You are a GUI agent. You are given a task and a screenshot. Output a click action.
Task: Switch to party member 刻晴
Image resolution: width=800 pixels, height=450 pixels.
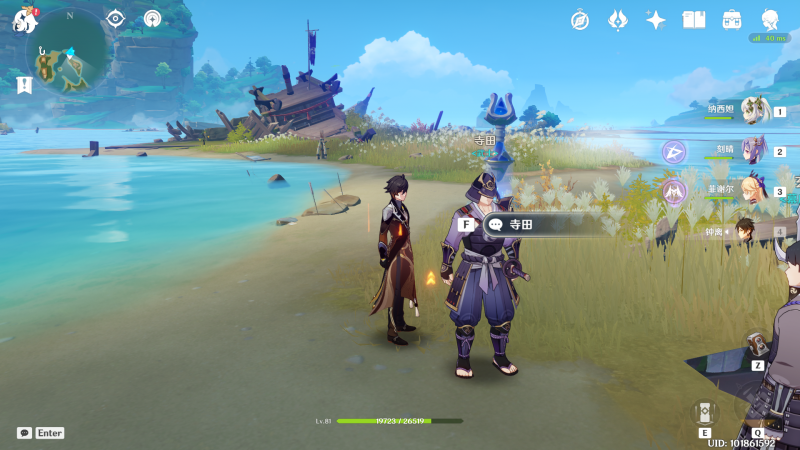(756, 150)
